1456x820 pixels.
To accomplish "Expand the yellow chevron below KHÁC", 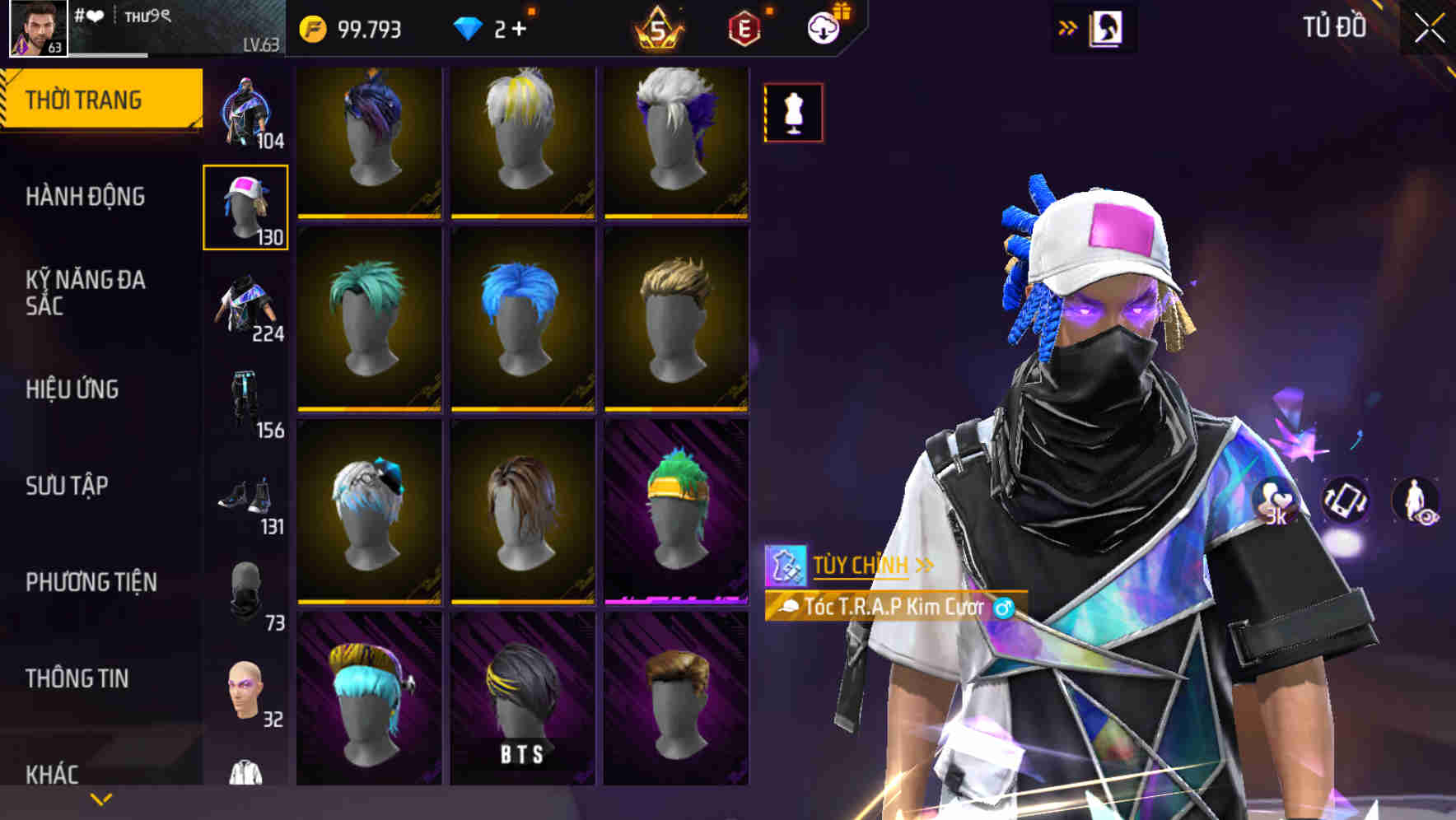I will pyautogui.click(x=99, y=798).
